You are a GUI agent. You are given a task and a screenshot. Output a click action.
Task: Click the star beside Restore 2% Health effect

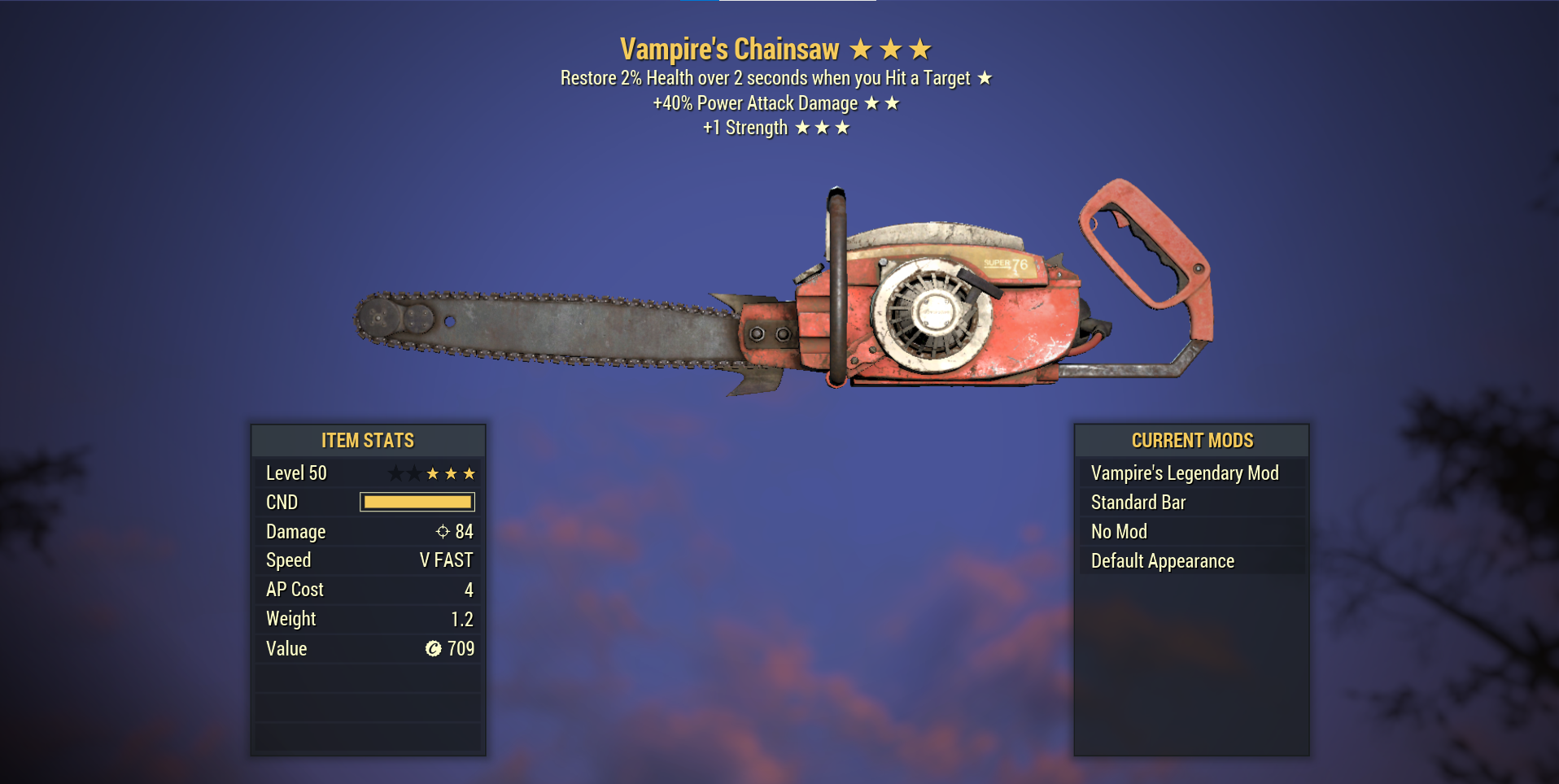985,78
